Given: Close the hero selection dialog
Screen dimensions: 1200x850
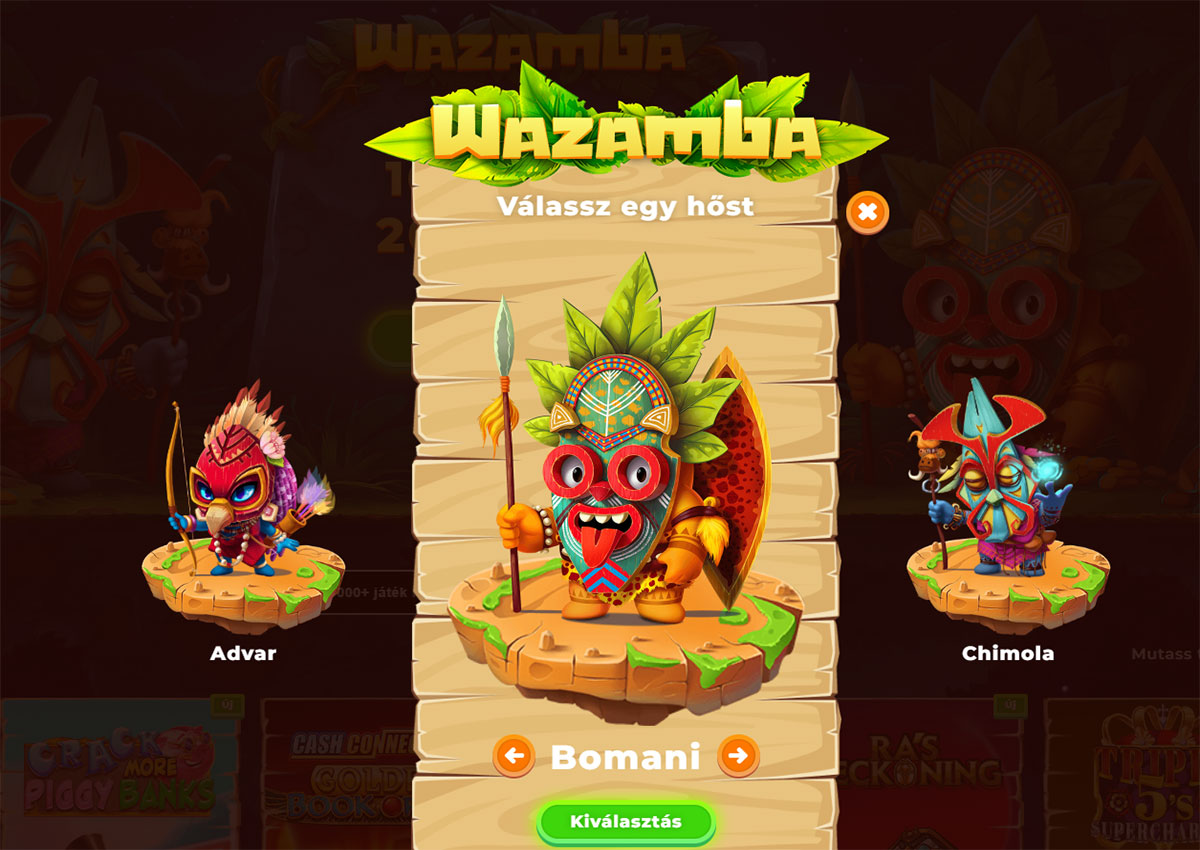Looking at the screenshot, I should [x=867, y=212].
